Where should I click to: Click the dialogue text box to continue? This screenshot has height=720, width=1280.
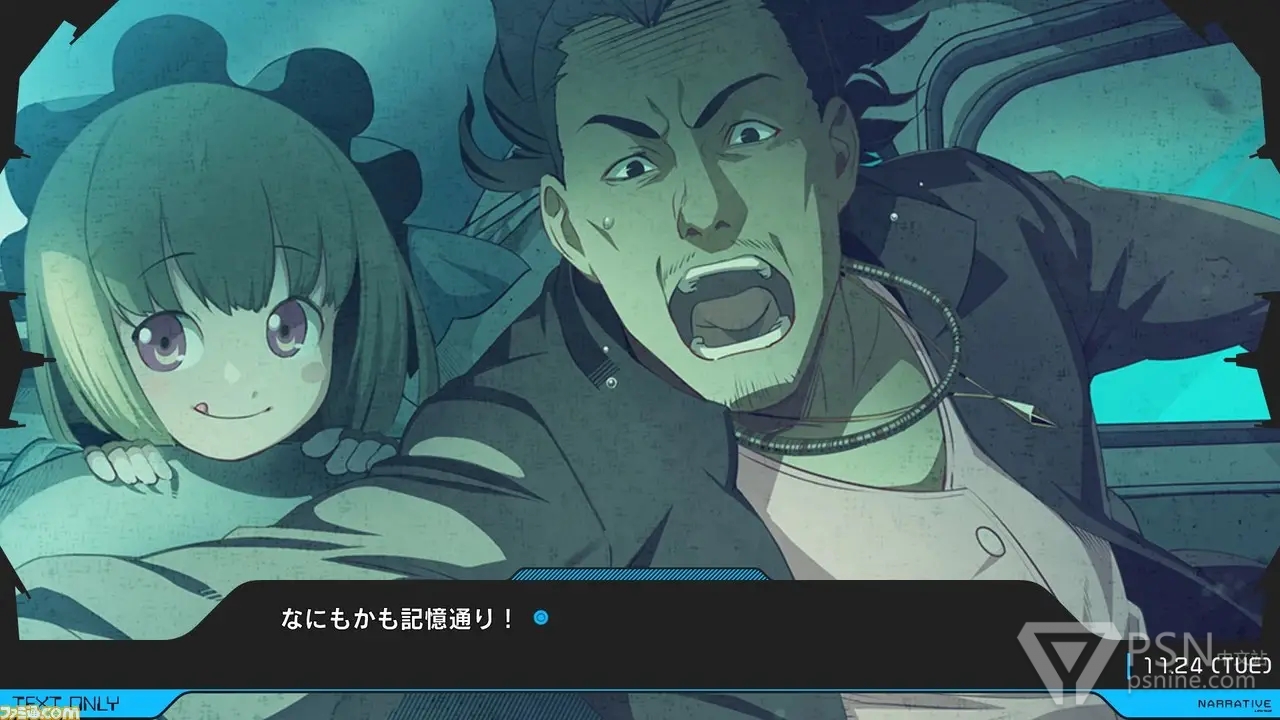point(640,635)
